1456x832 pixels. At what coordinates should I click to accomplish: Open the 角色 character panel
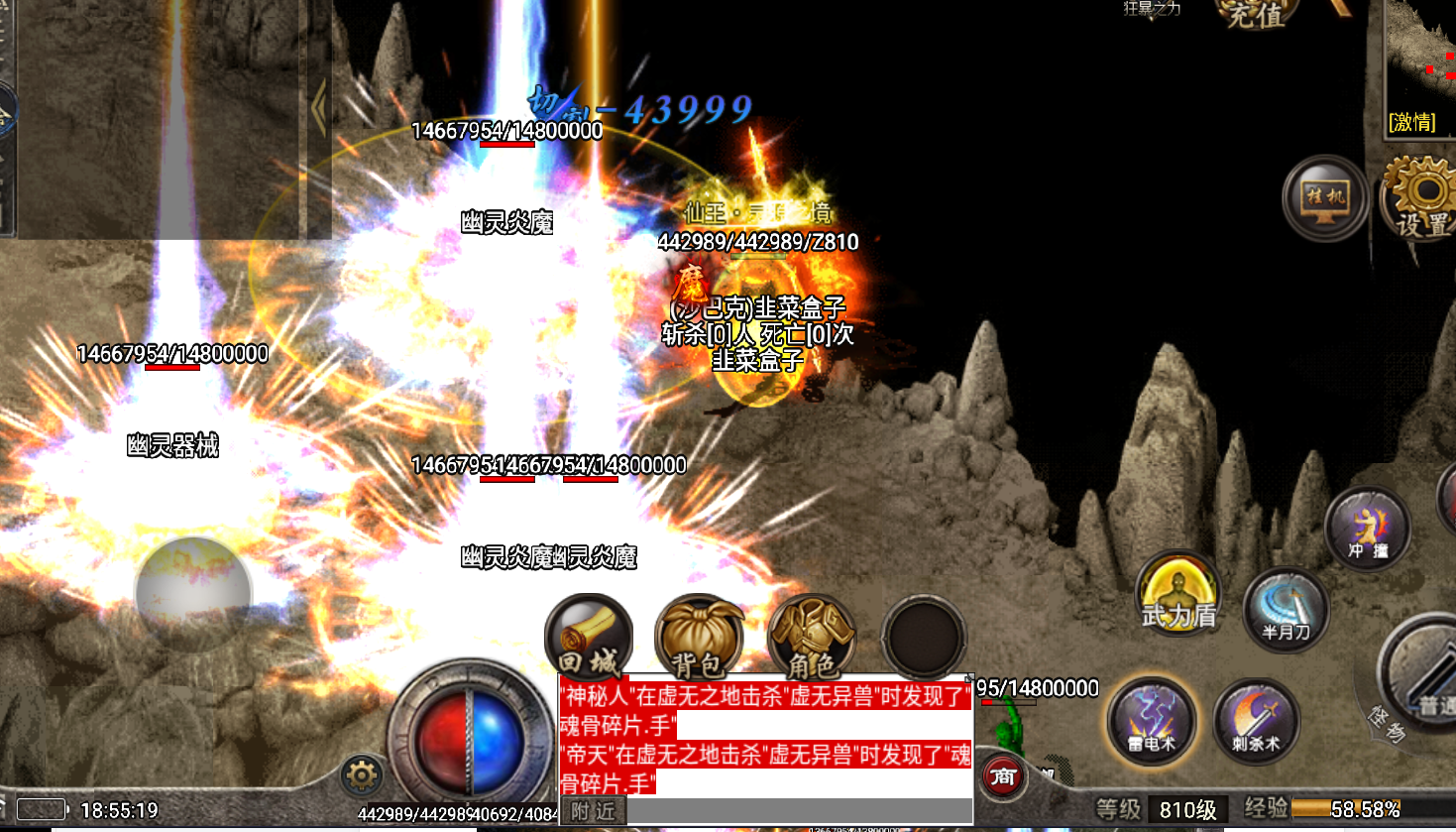(x=812, y=637)
